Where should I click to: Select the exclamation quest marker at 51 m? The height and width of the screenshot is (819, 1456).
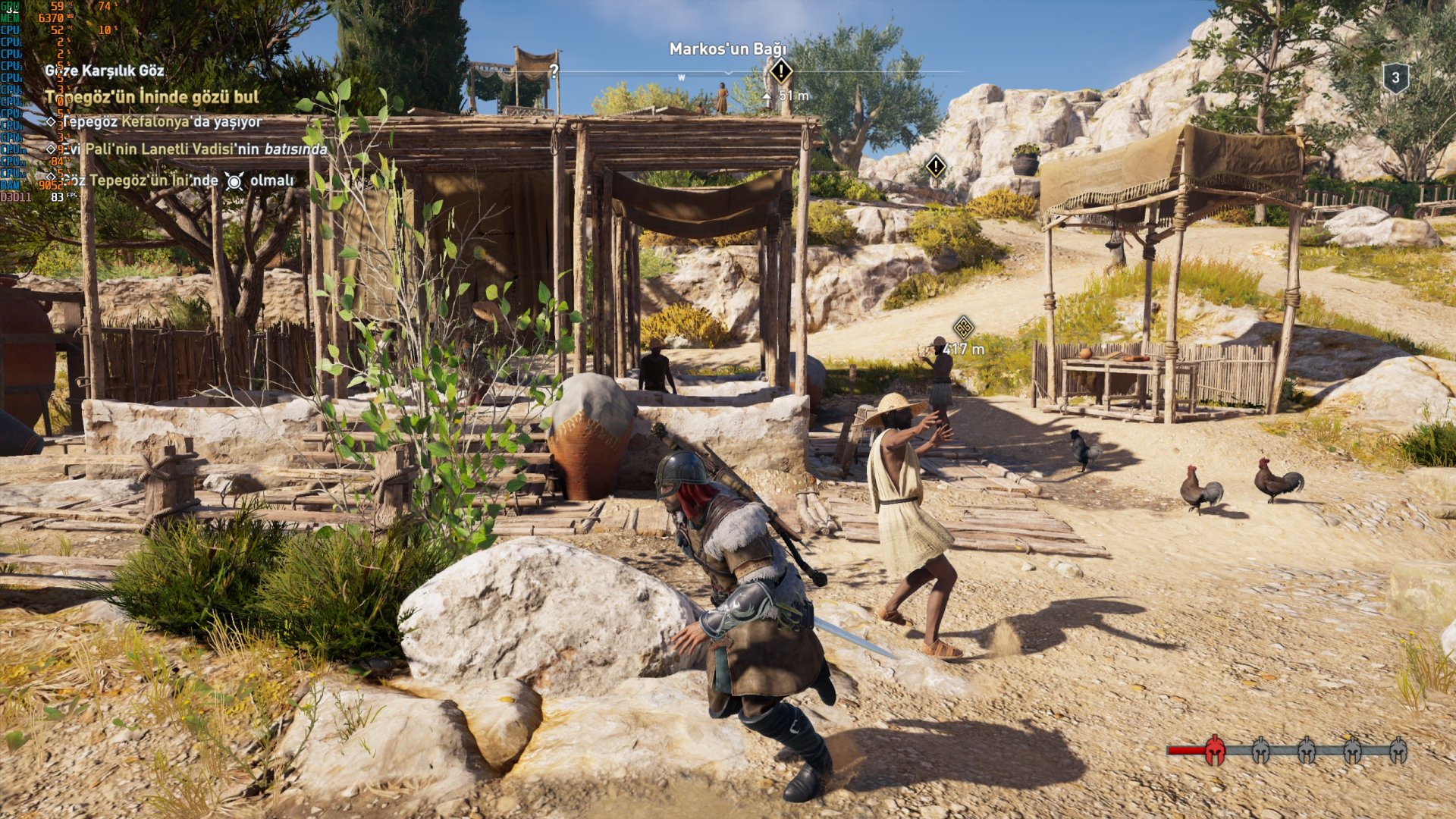pyautogui.click(x=780, y=72)
